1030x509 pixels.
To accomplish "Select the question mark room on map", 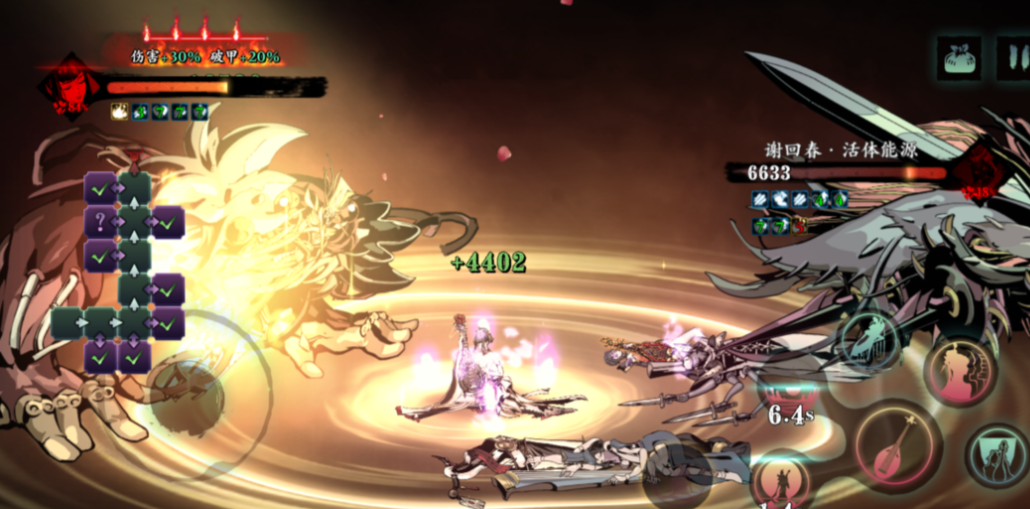I will click(x=100, y=221).
